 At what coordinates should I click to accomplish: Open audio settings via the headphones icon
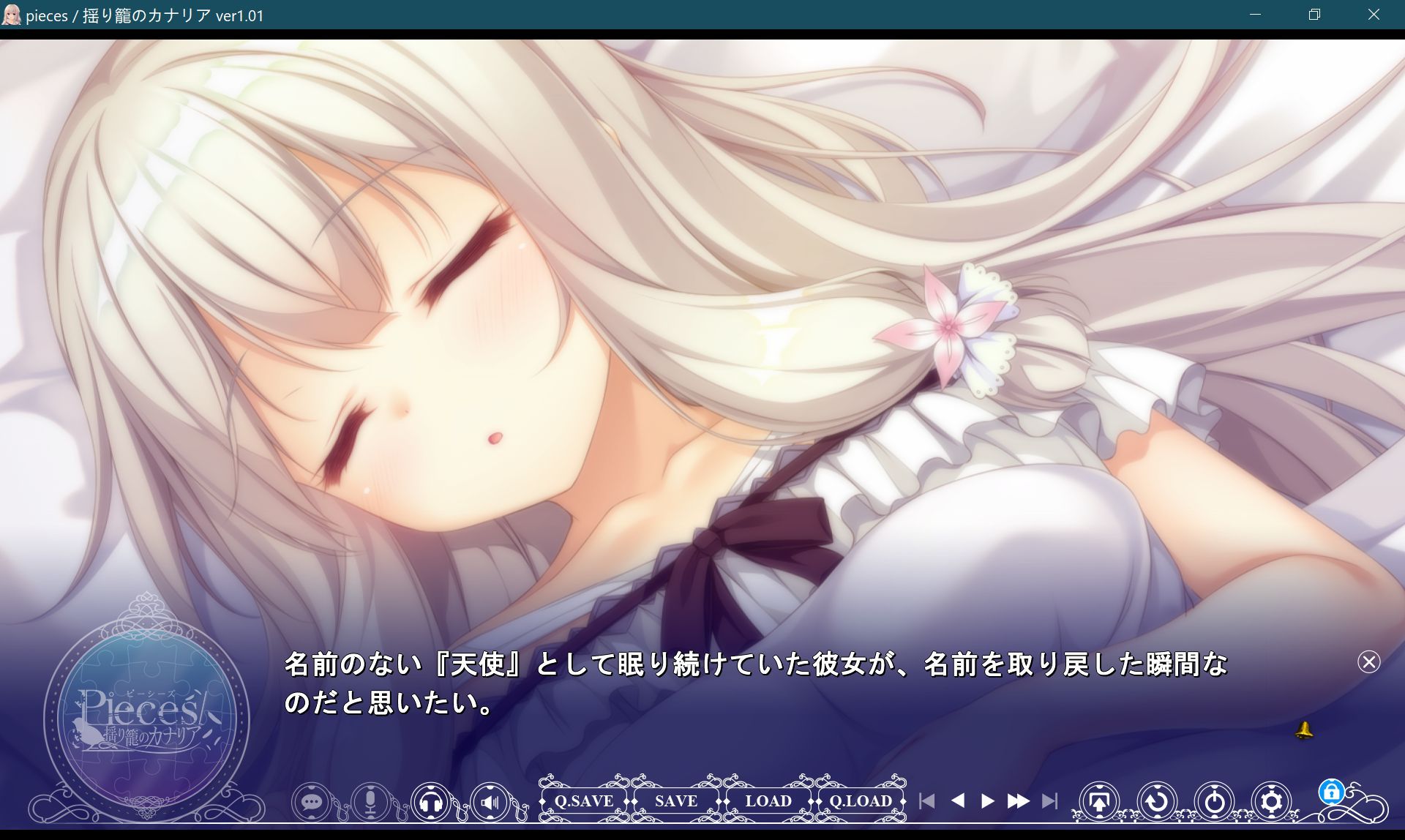coord(431,801)
